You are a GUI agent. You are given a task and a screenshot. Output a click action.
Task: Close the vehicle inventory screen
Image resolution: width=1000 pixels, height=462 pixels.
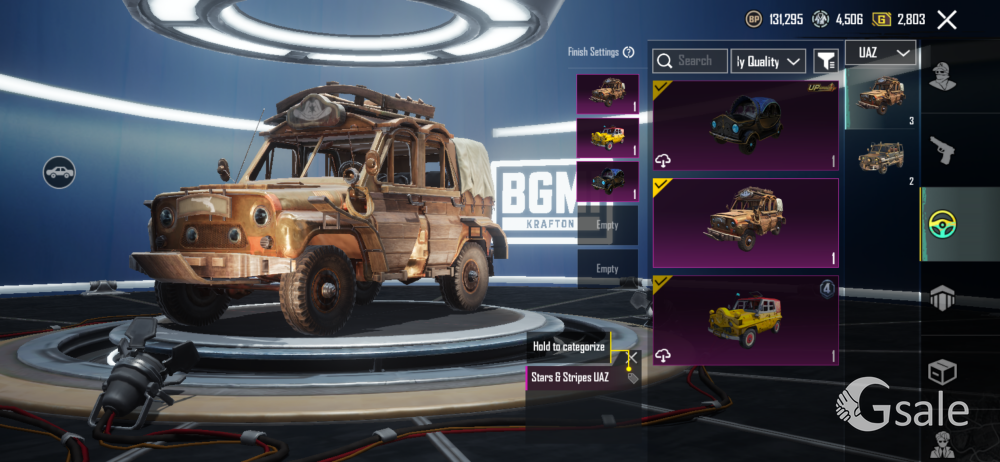pos(947,20)
